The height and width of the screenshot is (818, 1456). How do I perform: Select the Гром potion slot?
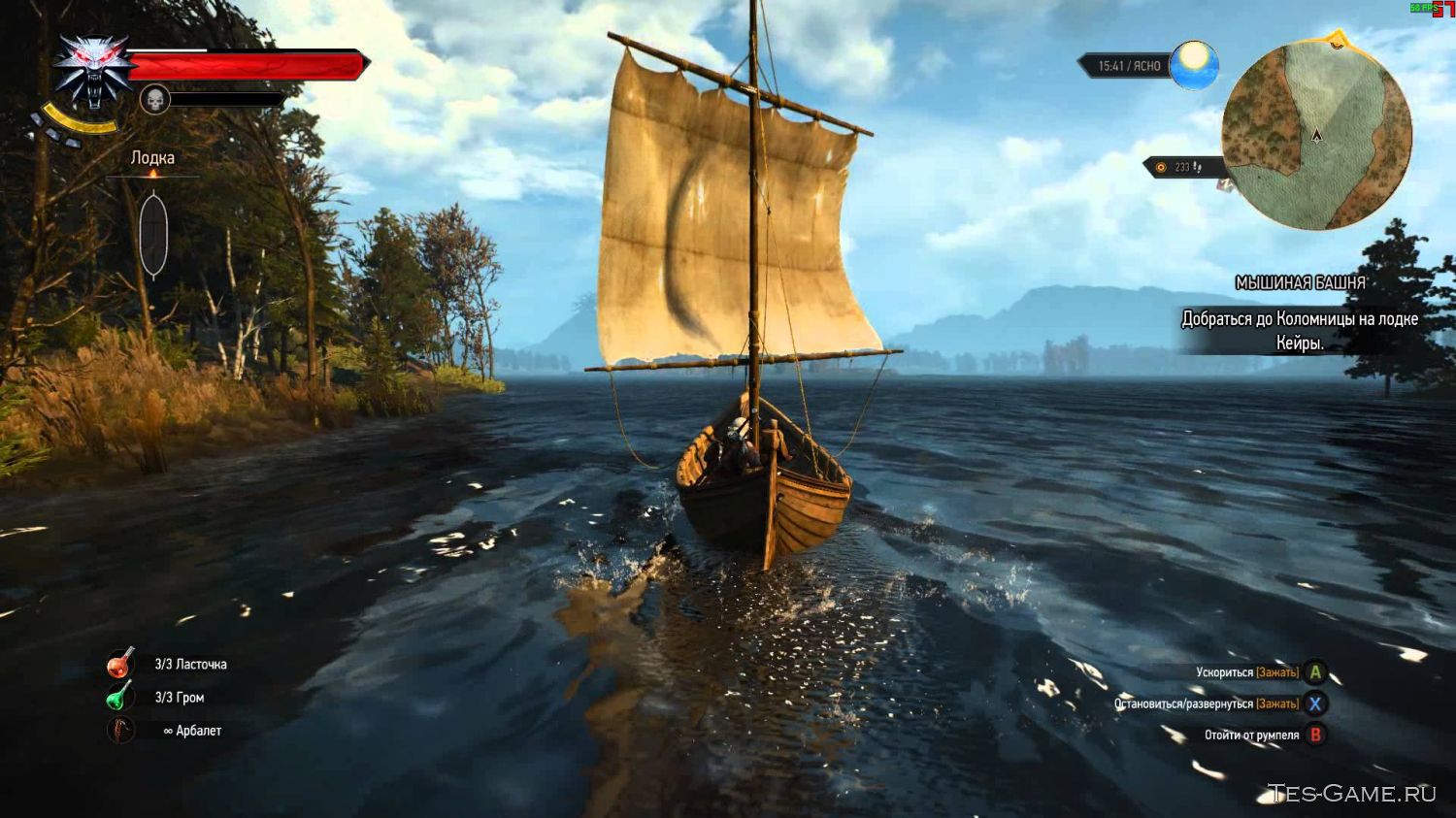[x=119, y=697]
